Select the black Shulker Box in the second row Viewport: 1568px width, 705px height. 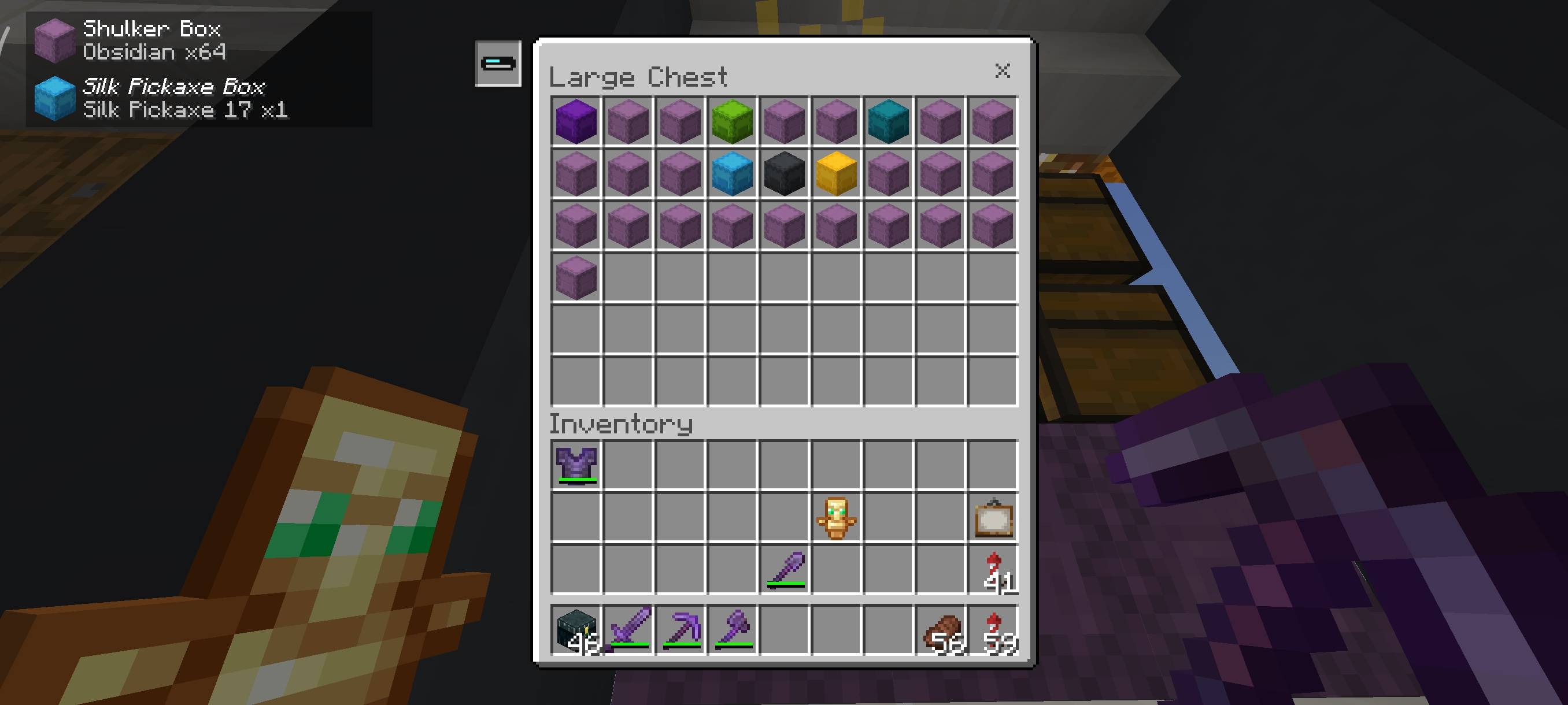coord(783,175)
